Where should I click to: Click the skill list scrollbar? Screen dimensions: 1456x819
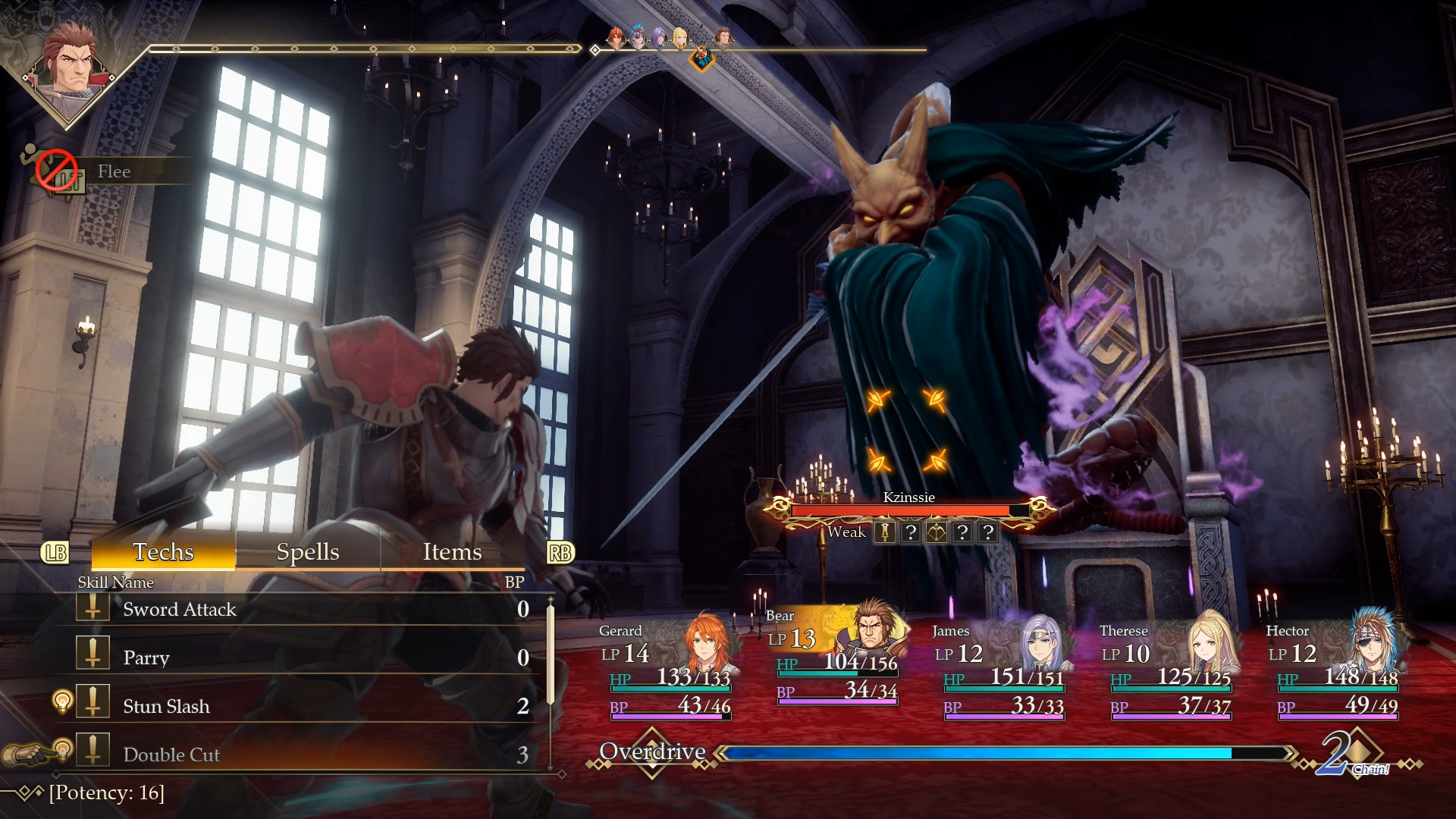point(551,652)
